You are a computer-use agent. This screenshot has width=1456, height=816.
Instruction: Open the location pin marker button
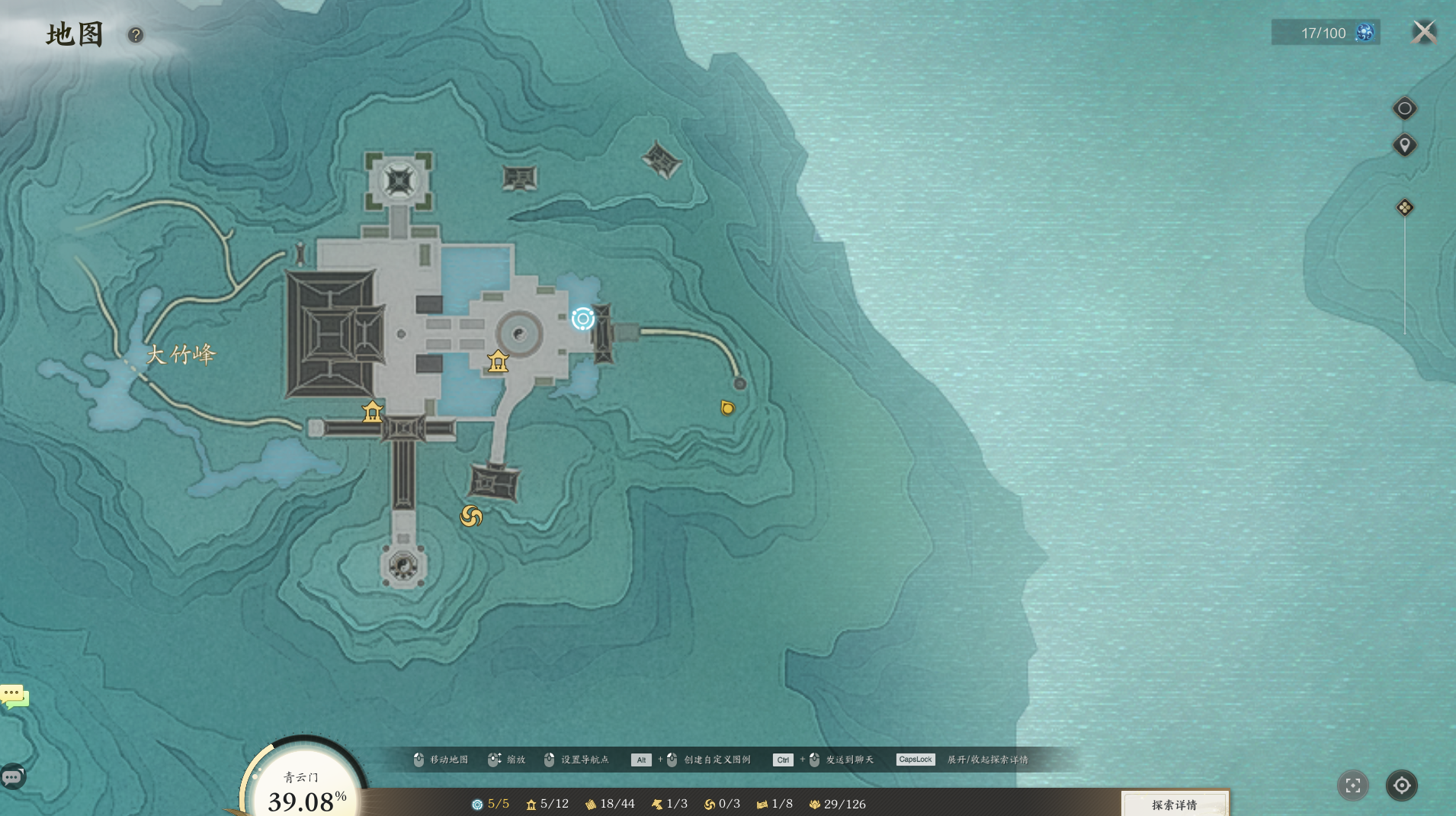pyautogui.click(x=1404, y=145)
